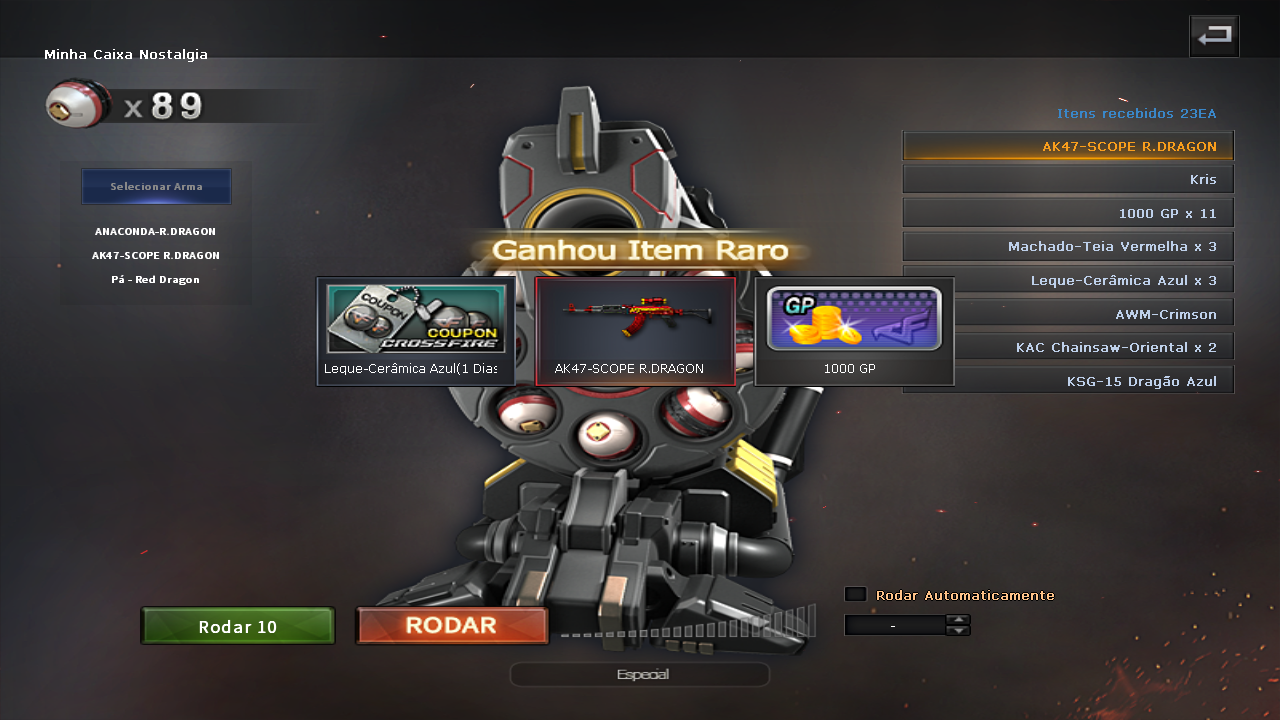Open the Leque-Cerâmica Azul coupon thumbnail

pyautogui.click(x=415, y=320)
